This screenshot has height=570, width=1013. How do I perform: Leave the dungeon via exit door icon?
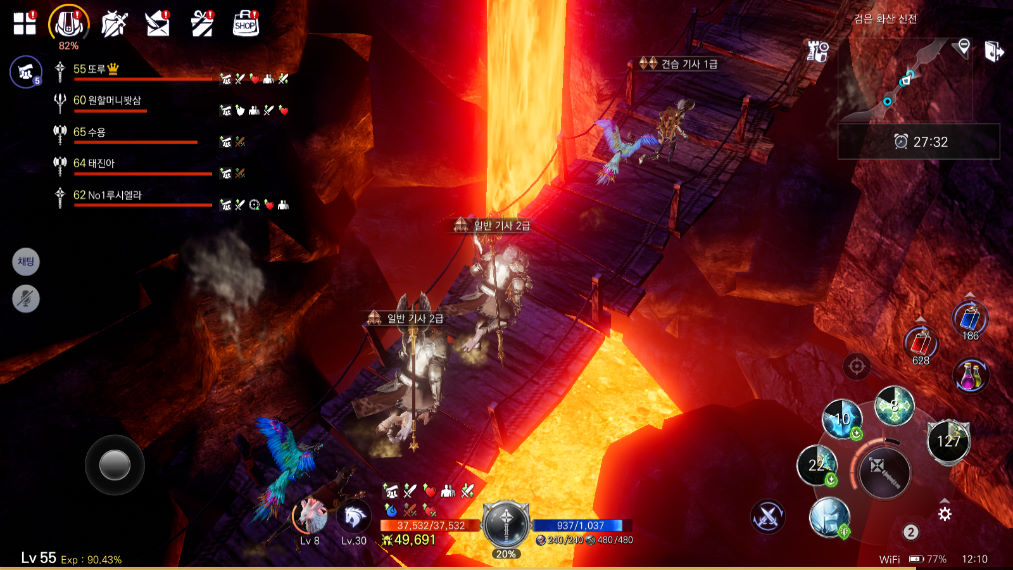point(992,51)
